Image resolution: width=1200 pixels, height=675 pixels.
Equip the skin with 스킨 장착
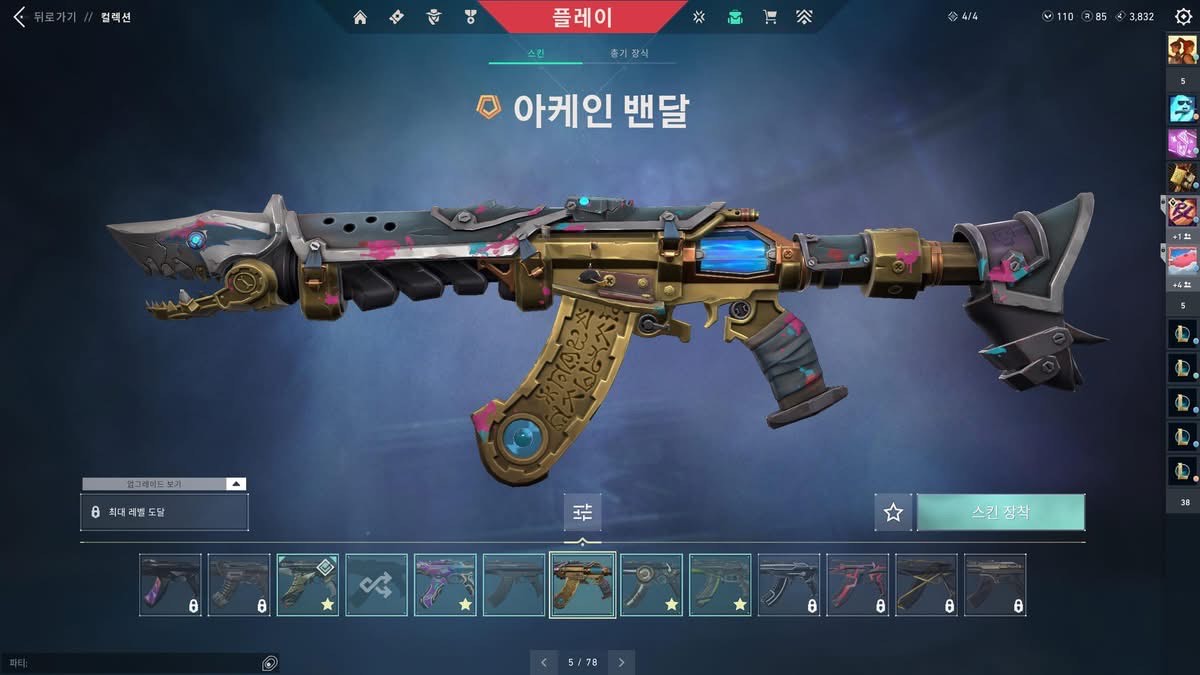point(1000,512)
